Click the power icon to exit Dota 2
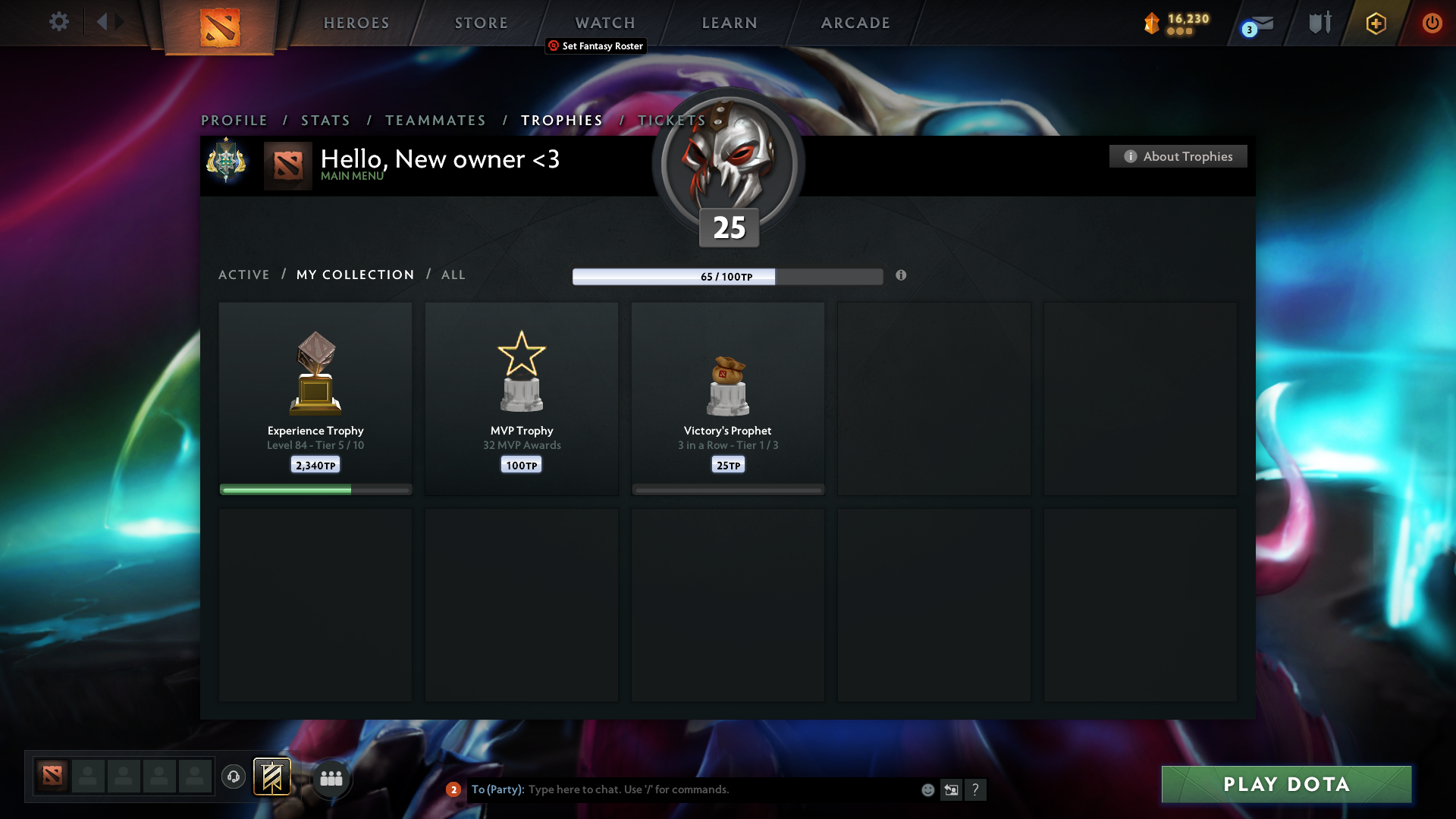 pyautogui.click(x=1432, y=24)
